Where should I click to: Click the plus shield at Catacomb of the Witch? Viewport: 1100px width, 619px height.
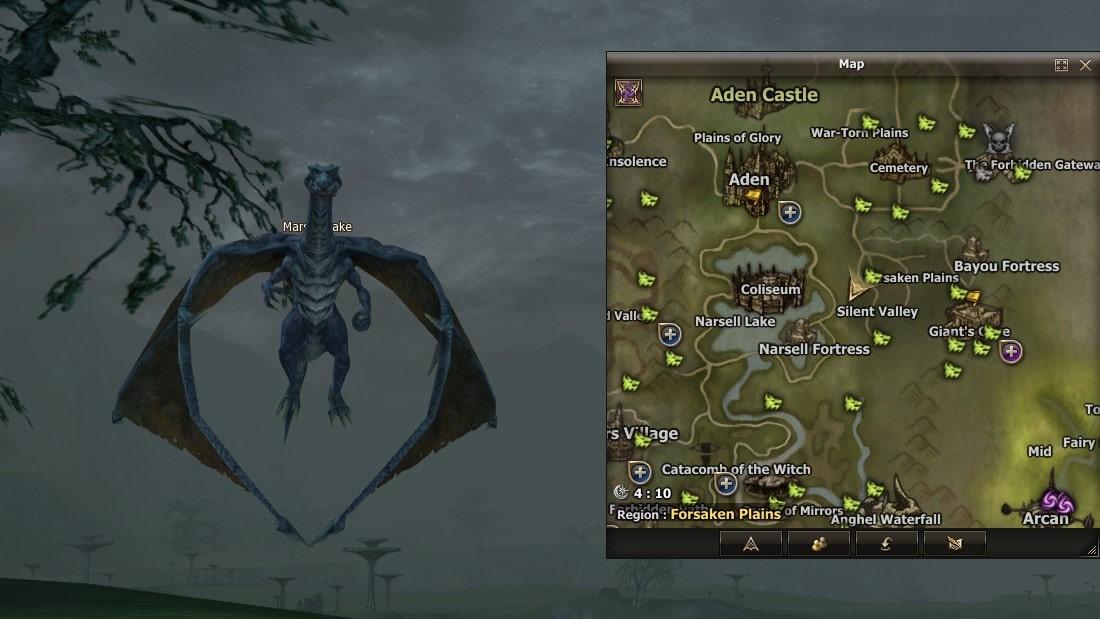(726, 485)
